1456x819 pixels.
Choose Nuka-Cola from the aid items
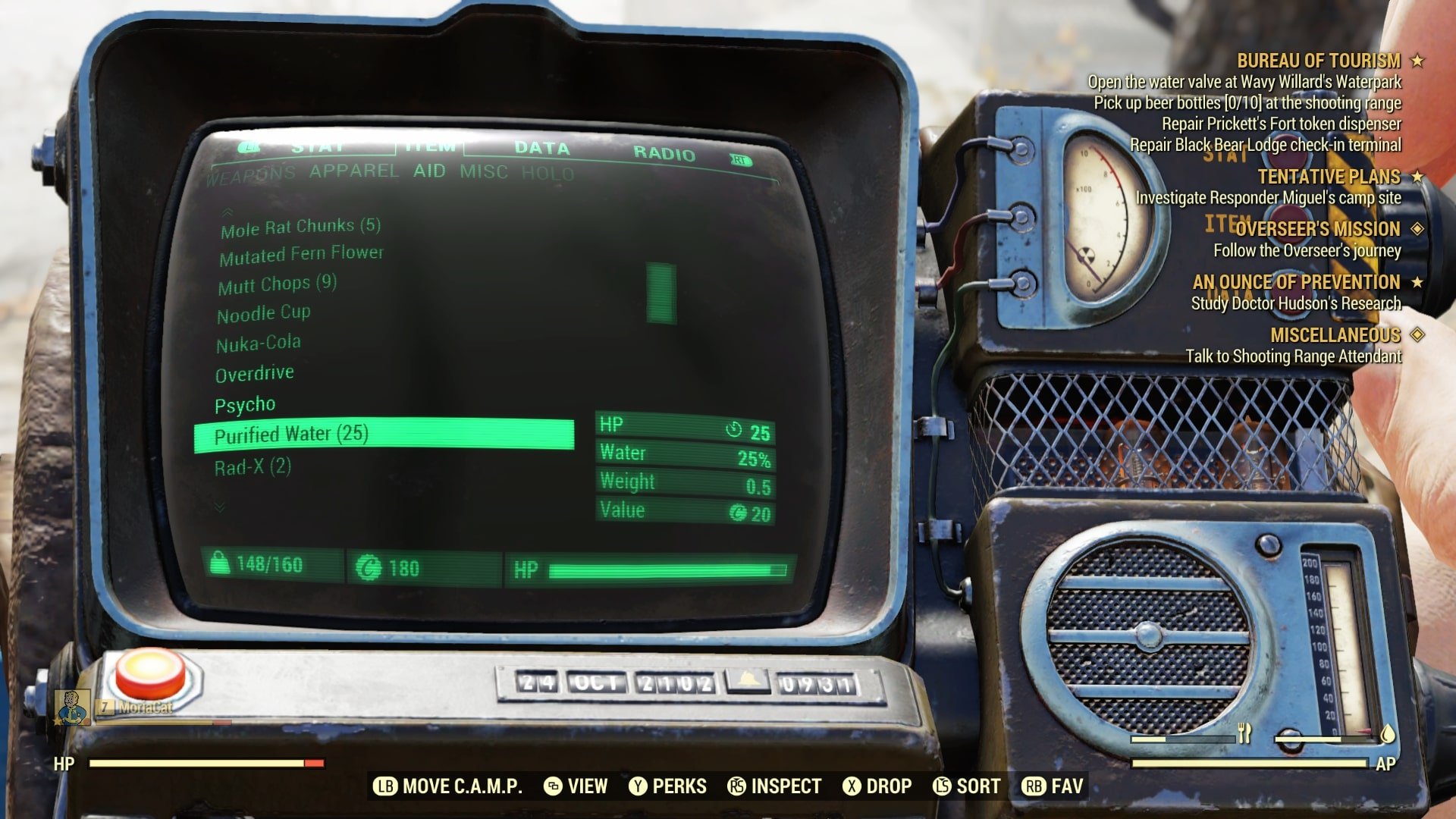point(258,344)
